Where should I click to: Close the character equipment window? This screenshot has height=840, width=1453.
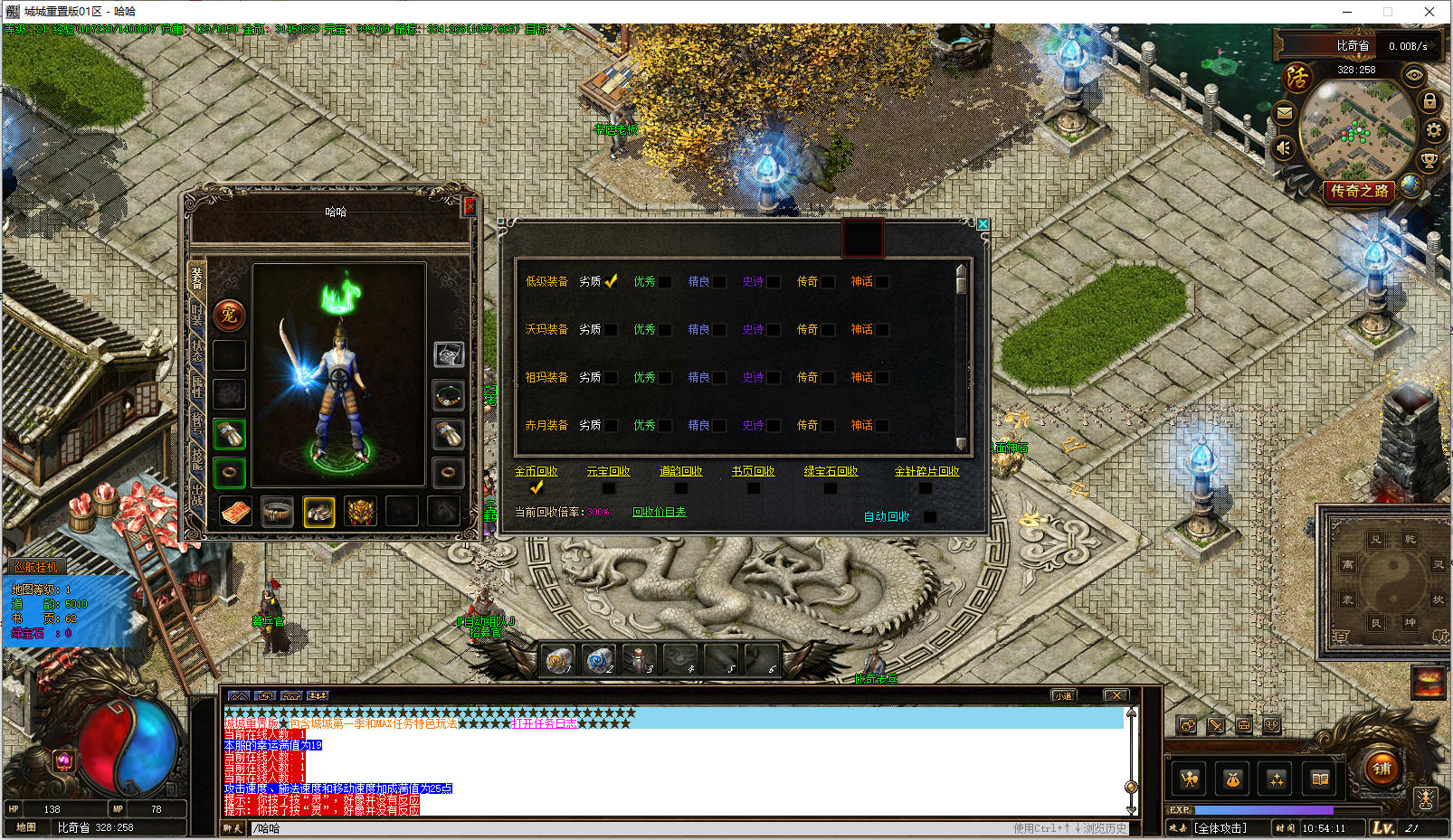[470, 206]
